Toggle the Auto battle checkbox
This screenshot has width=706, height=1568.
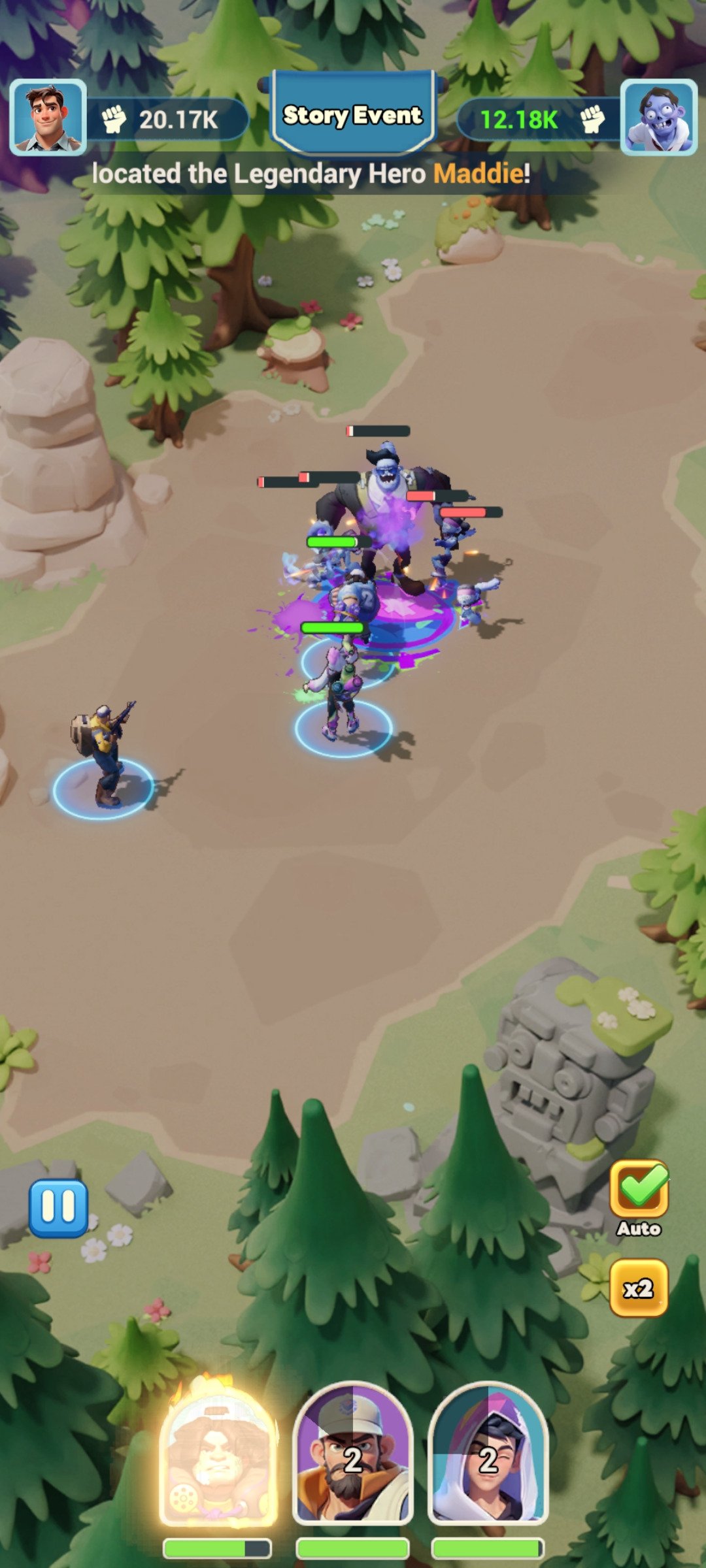click(639, 1190)
